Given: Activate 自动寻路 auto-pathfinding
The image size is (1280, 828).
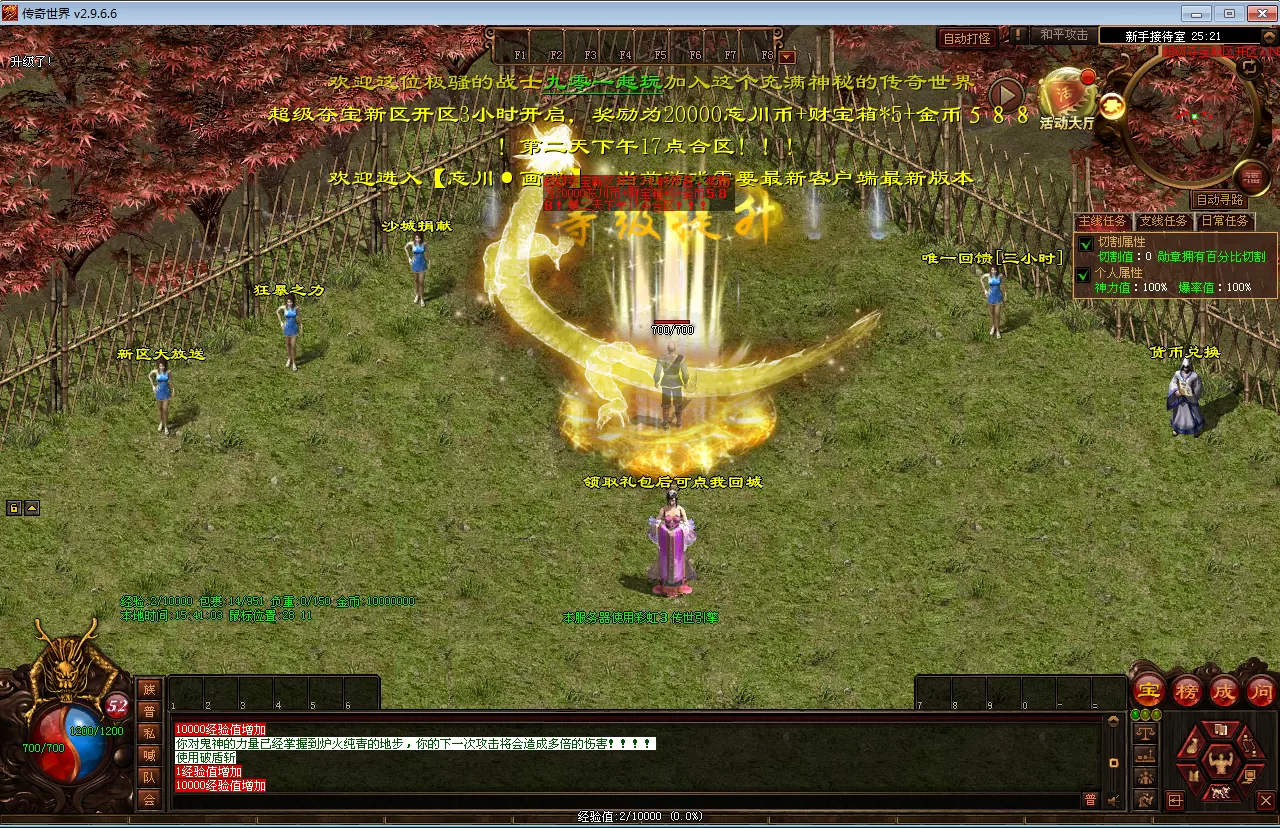Looking at the screenshot, I should pyautogui.click(x=1221, y=200).
